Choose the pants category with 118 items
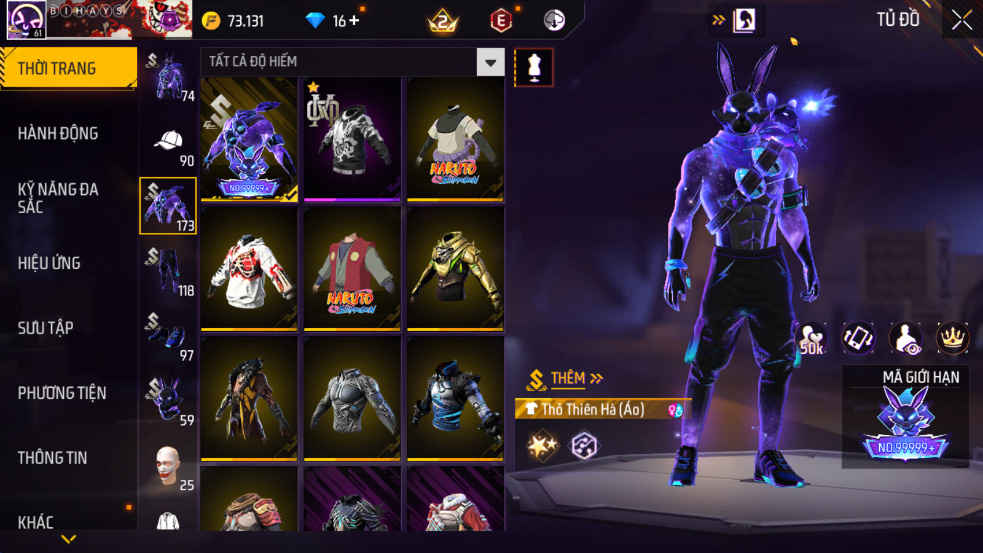 (168, 270)
